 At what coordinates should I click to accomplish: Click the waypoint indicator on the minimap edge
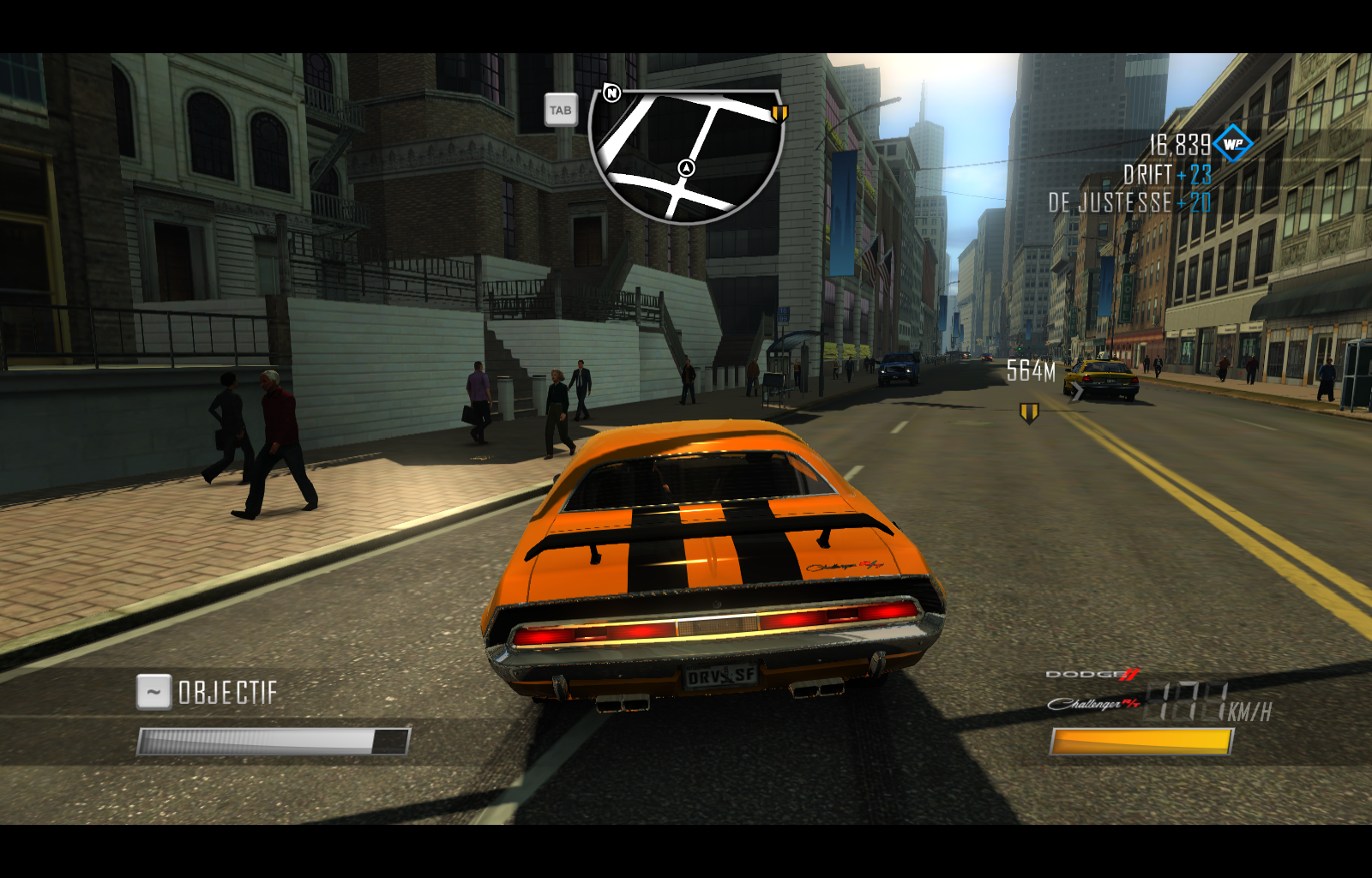coord(780,111)
